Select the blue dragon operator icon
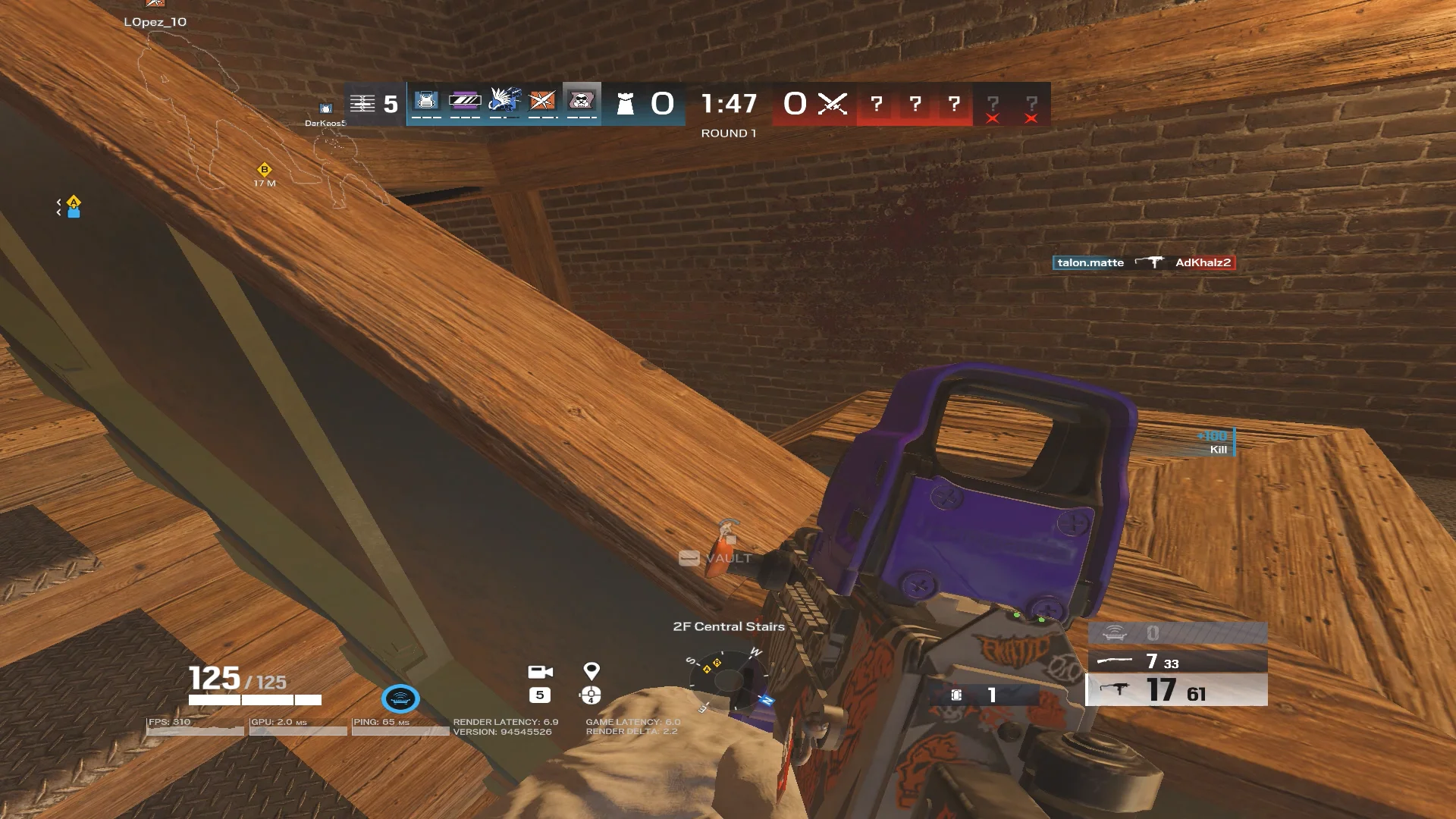The height and width of the screenshot is (819, 1456). pyautogui.click(x=504, y=101)
